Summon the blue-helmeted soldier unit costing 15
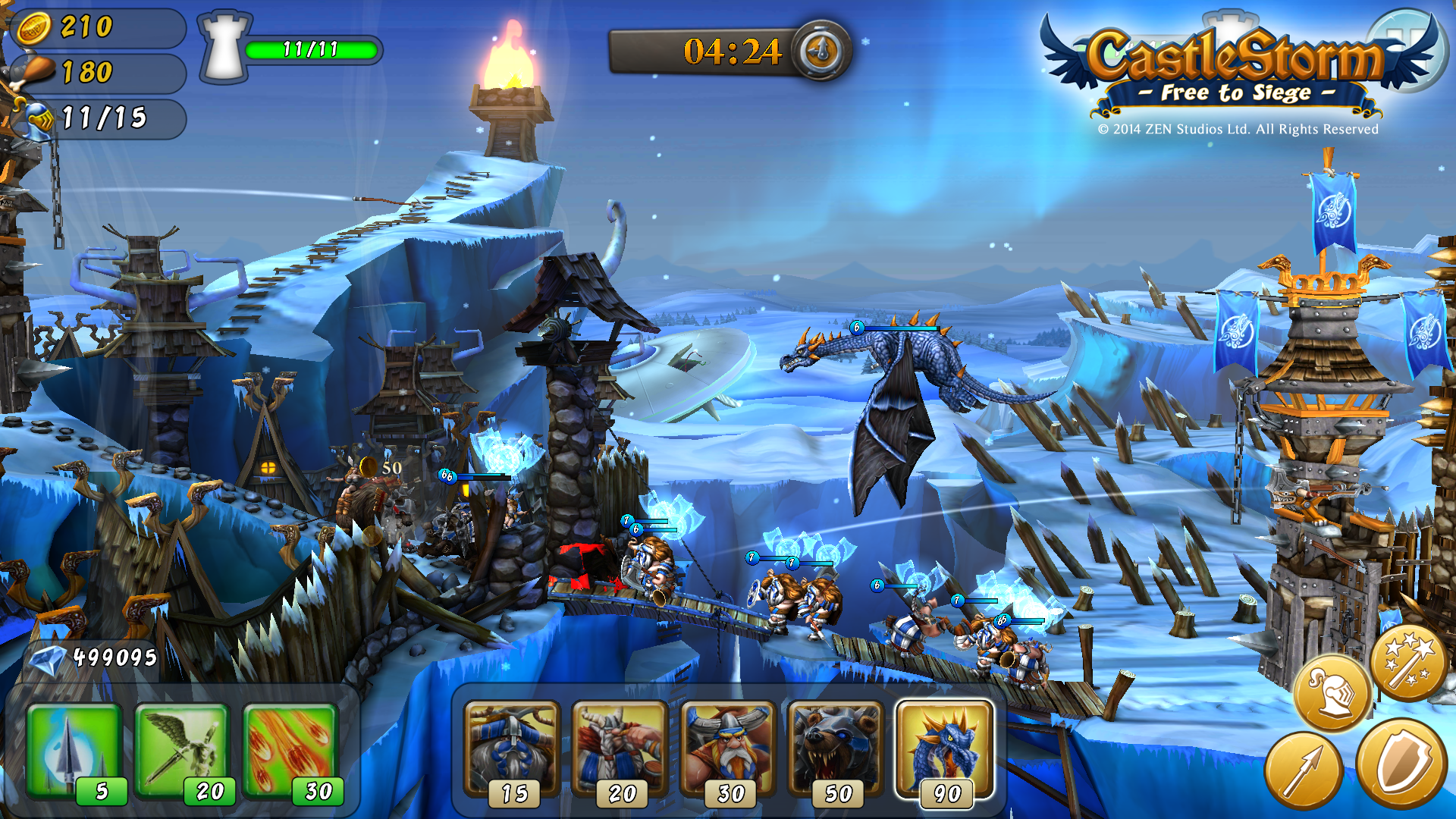 coord(512,751)
